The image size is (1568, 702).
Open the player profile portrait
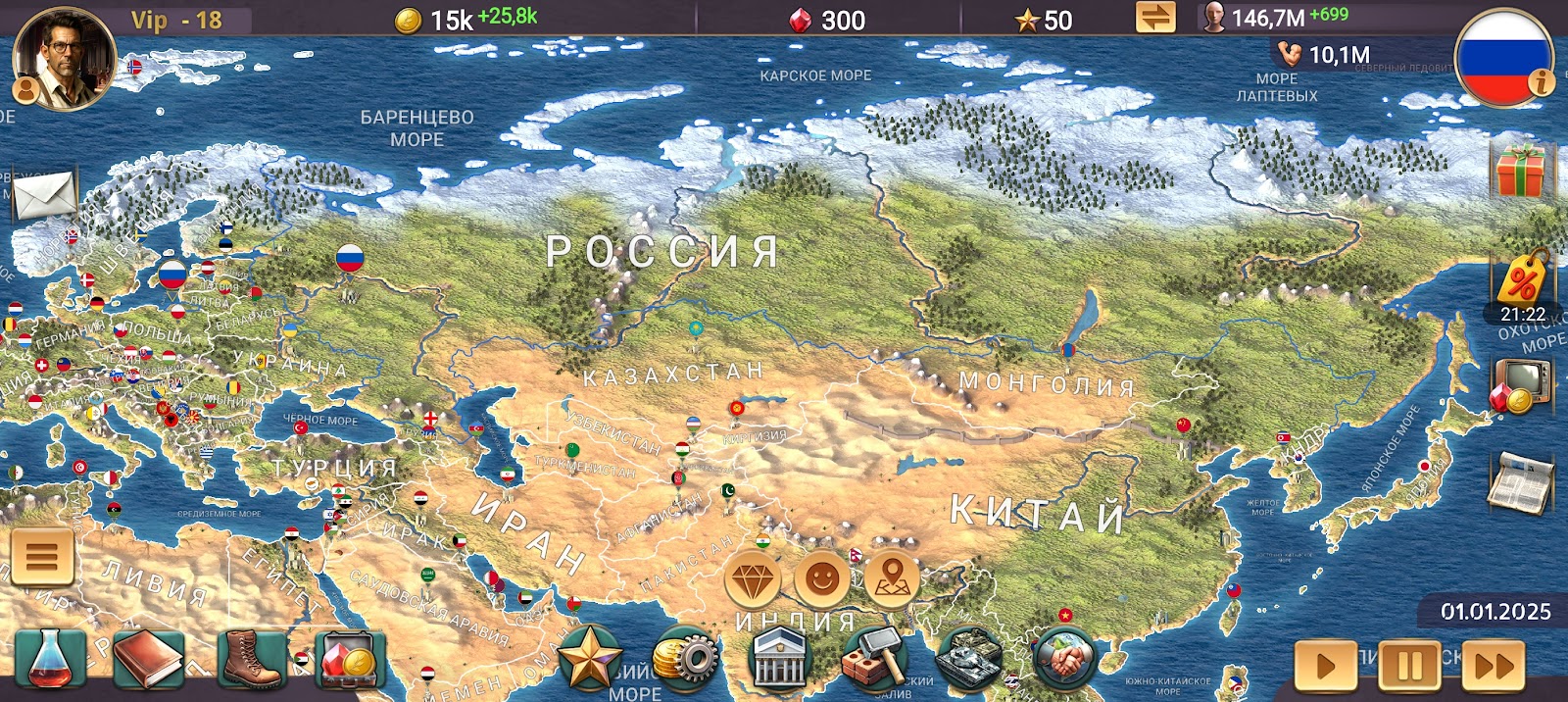pyautogui.click(x=63, y=57)
